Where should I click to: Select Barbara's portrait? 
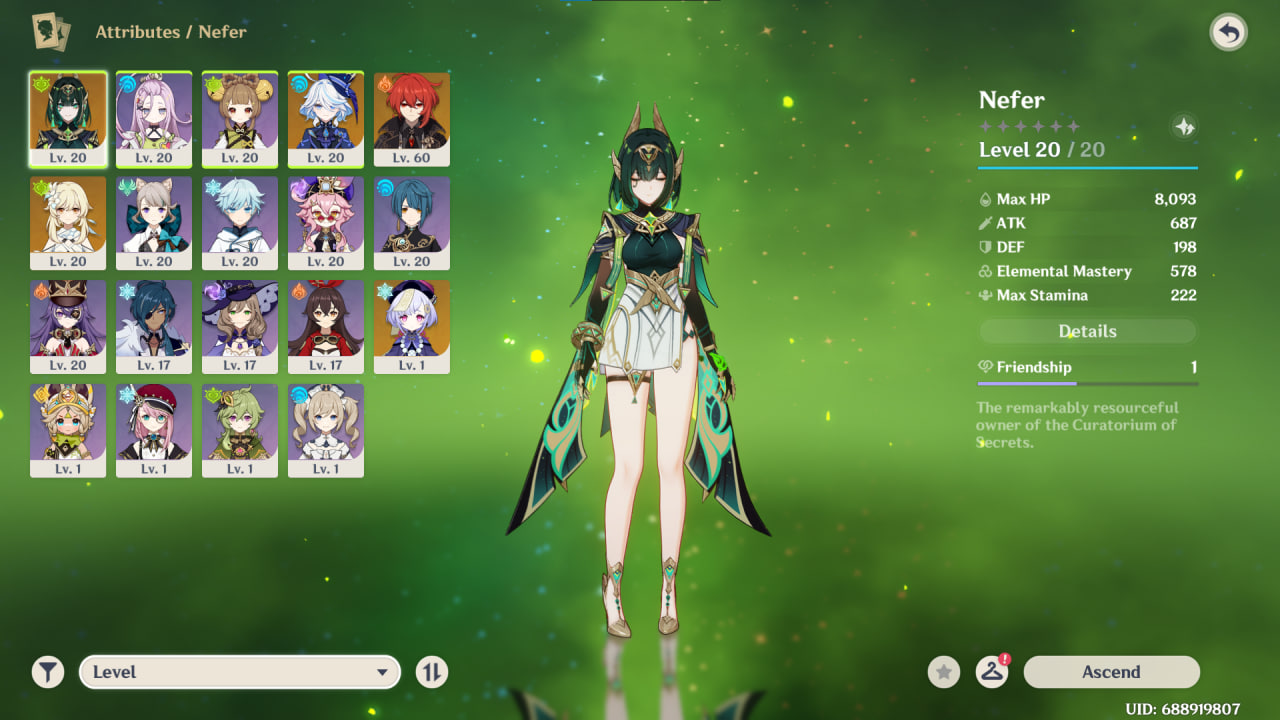click(326, 430)
